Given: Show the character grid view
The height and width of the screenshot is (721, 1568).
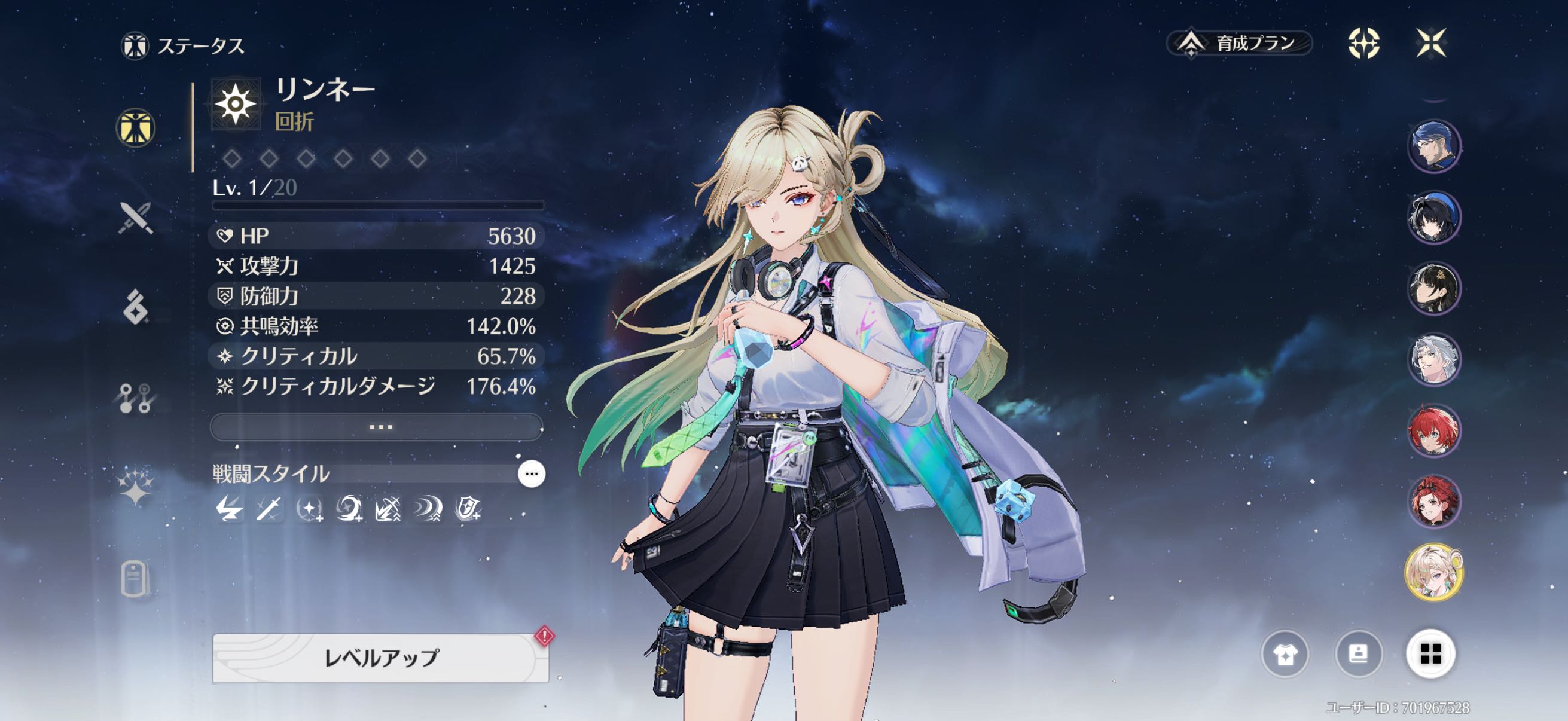Looking at the screenshot, I should coord(1430,654).
